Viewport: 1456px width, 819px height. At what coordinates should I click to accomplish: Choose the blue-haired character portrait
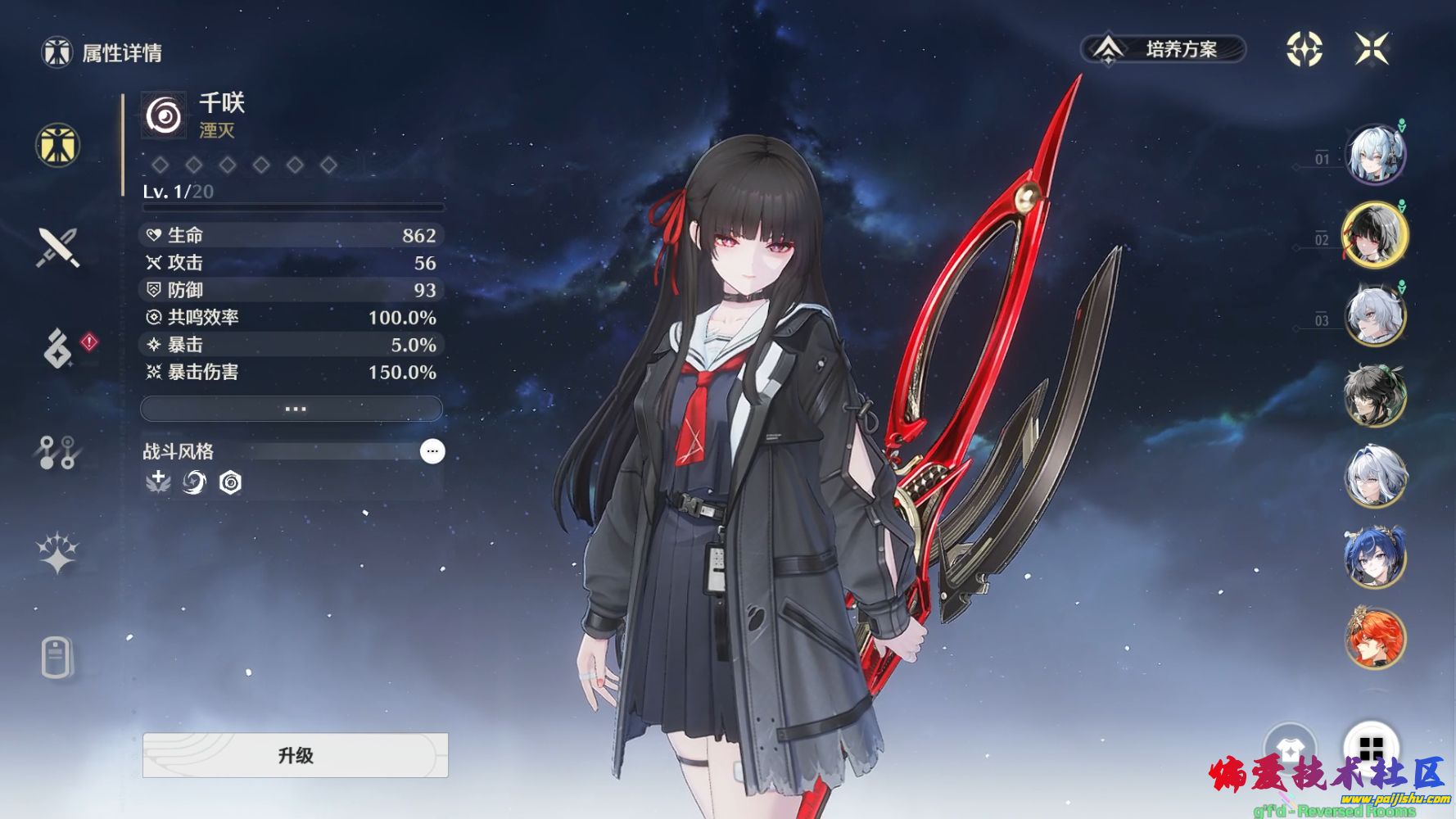click(x=1376, y=557)
